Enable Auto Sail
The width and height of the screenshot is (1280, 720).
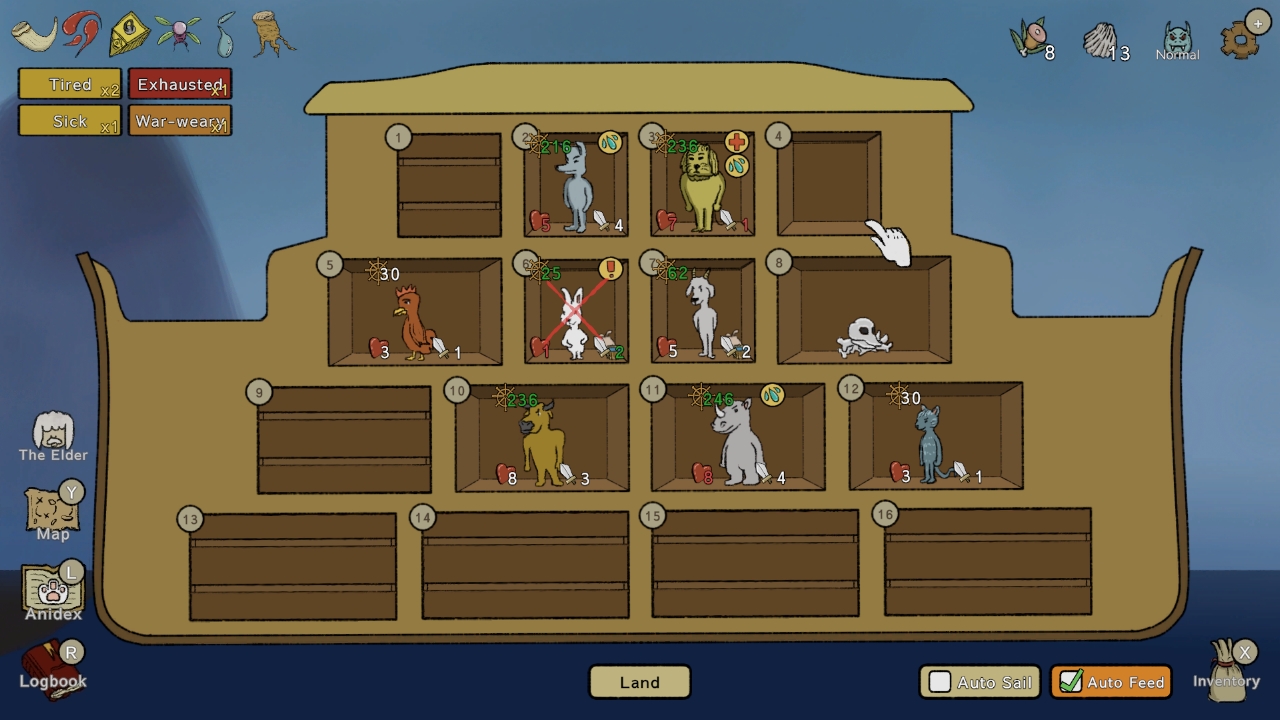click(x=941, y=682)
